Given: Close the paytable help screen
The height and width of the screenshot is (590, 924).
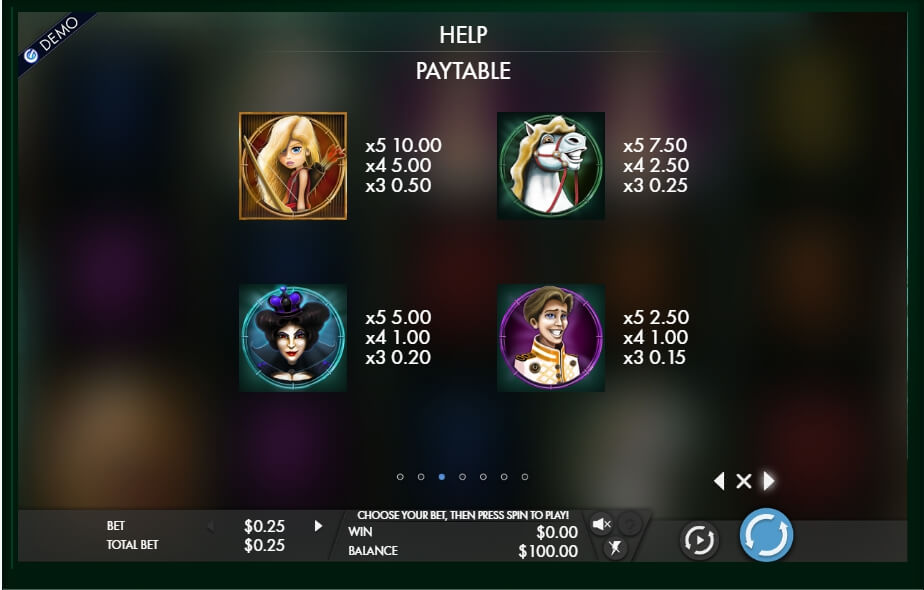Looking at the screenshot, I should [743, 481].
